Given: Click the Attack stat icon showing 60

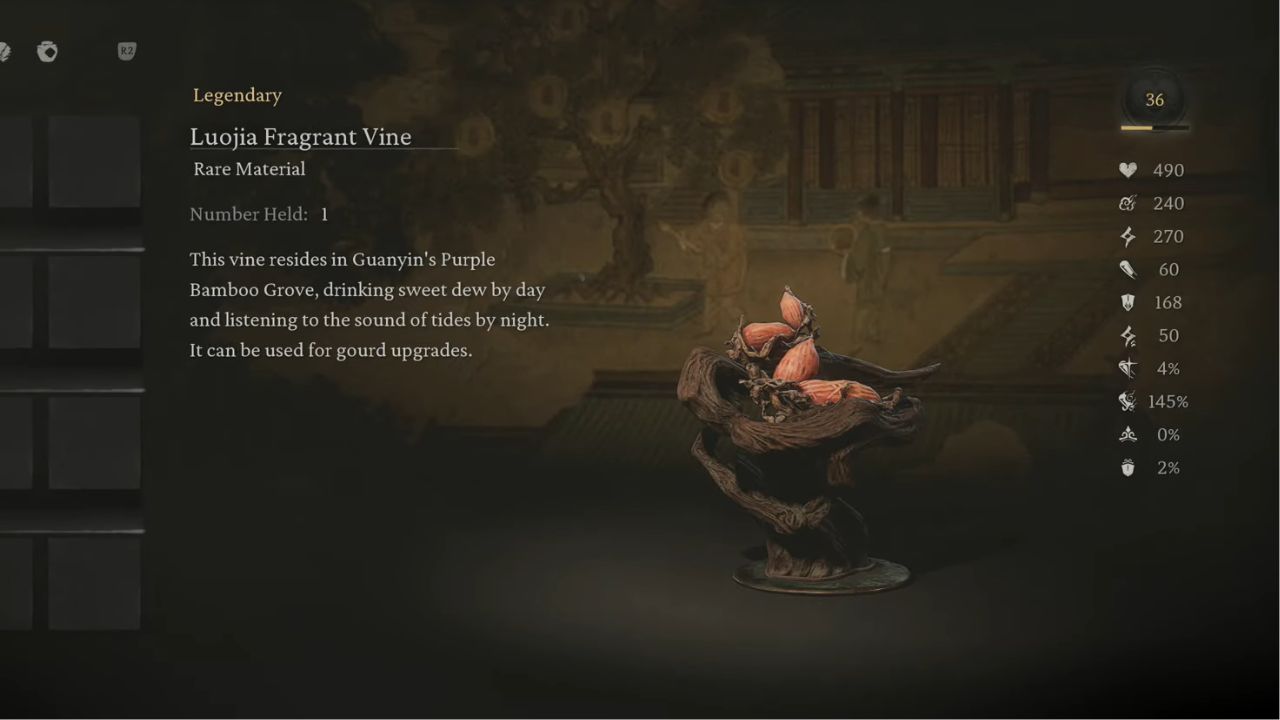Looking at the screenshot, I should [x=1128, y=269].
